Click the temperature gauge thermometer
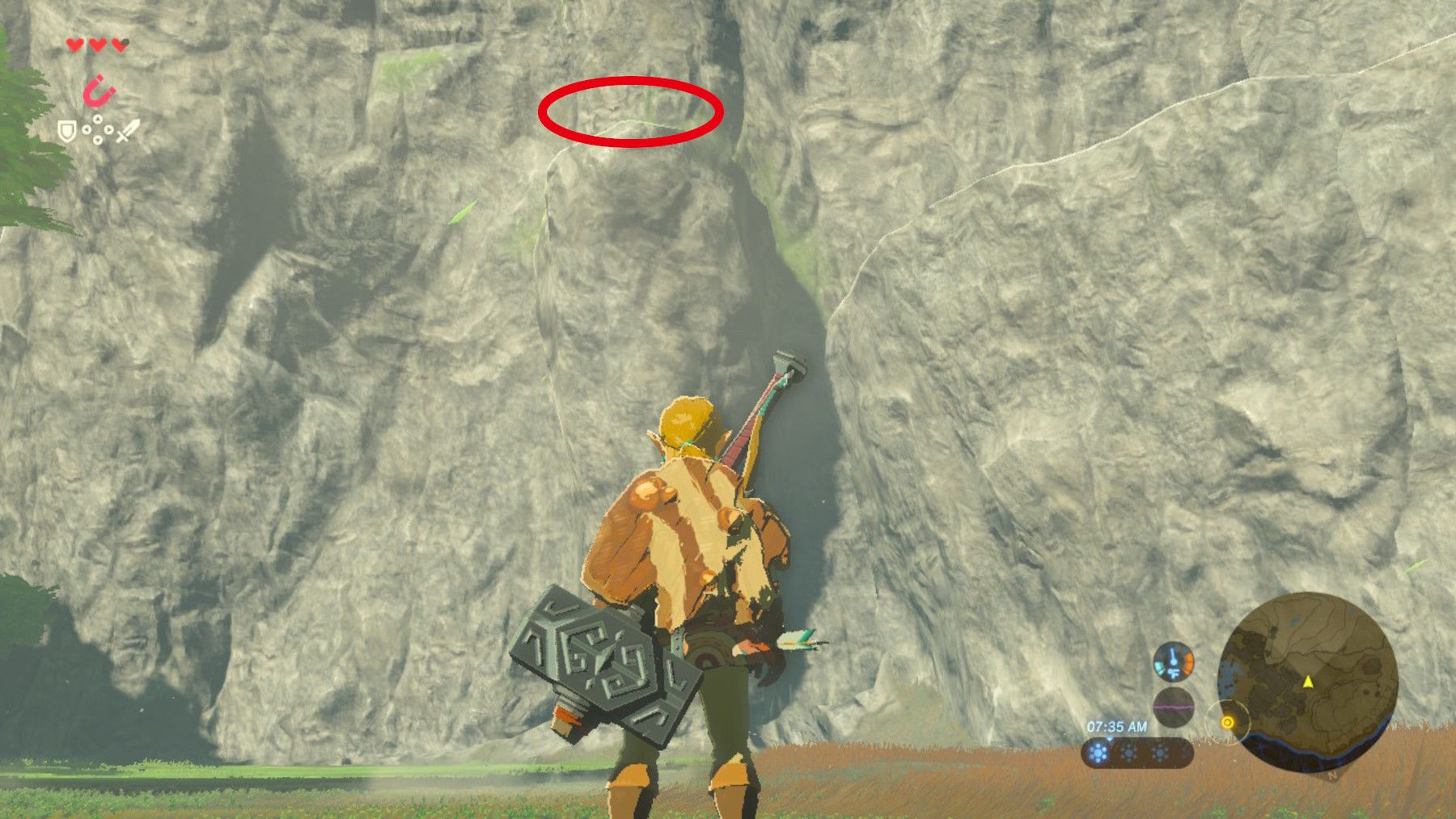This screenshot has height=819, width=1456. pos(1174,661)
